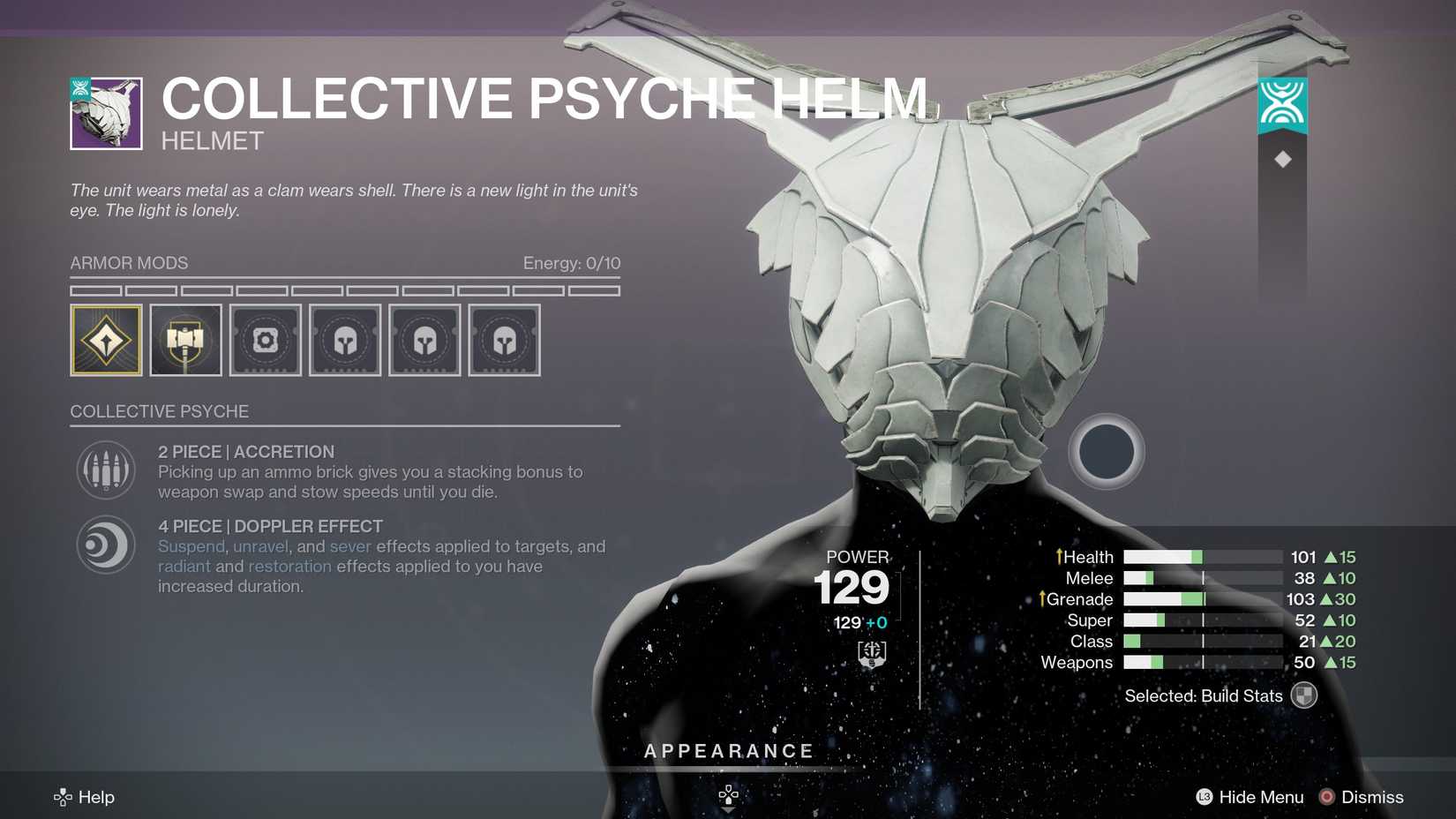This screenshot has width=1456, height=819.
Task: Open Help from the bottom bar
Action: [85, 797]
